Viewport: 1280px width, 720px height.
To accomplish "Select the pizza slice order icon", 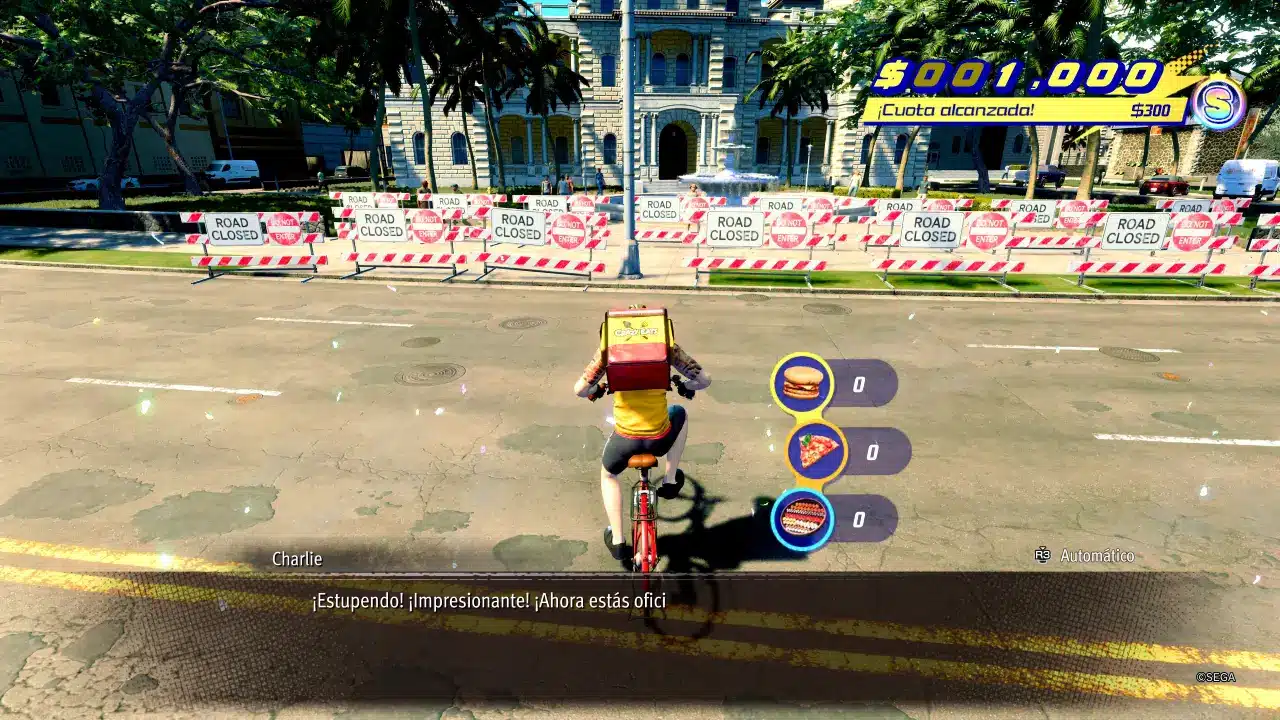I will (x=817, y=451).
